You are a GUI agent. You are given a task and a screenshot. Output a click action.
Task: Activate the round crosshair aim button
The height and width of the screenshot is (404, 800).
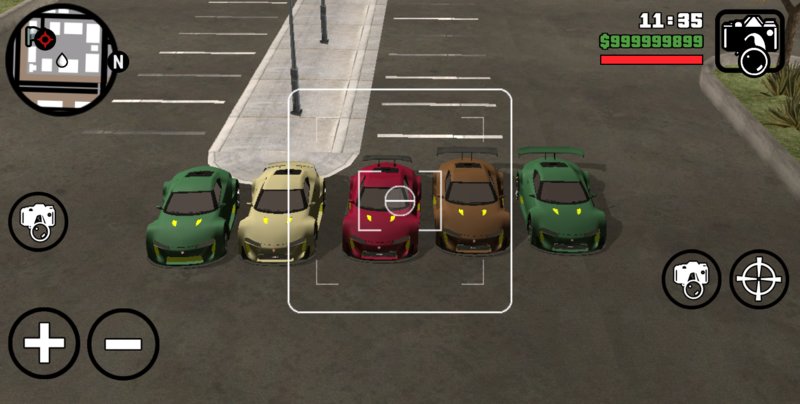pos(760,279)
